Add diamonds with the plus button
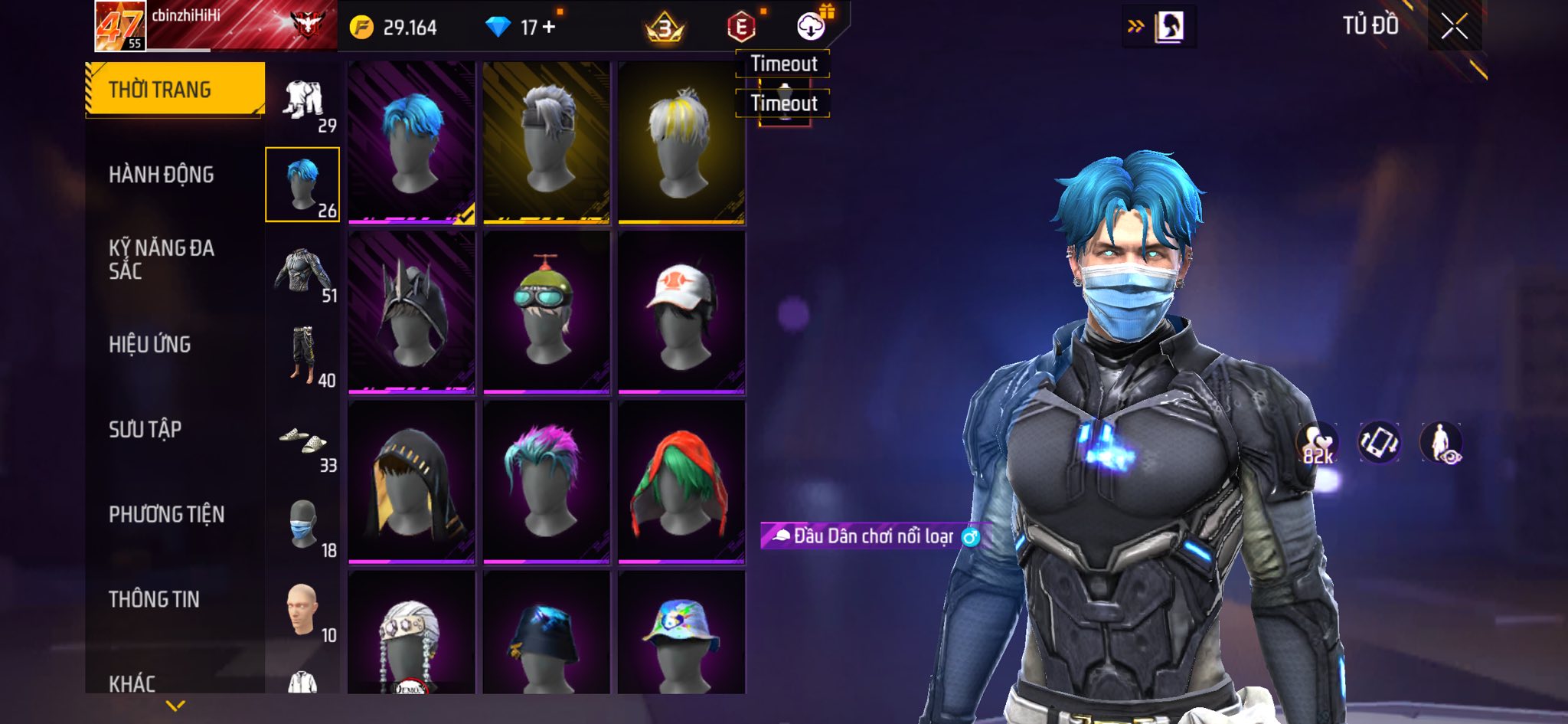Screen dimensions: 1568x724 click(549, 28)
